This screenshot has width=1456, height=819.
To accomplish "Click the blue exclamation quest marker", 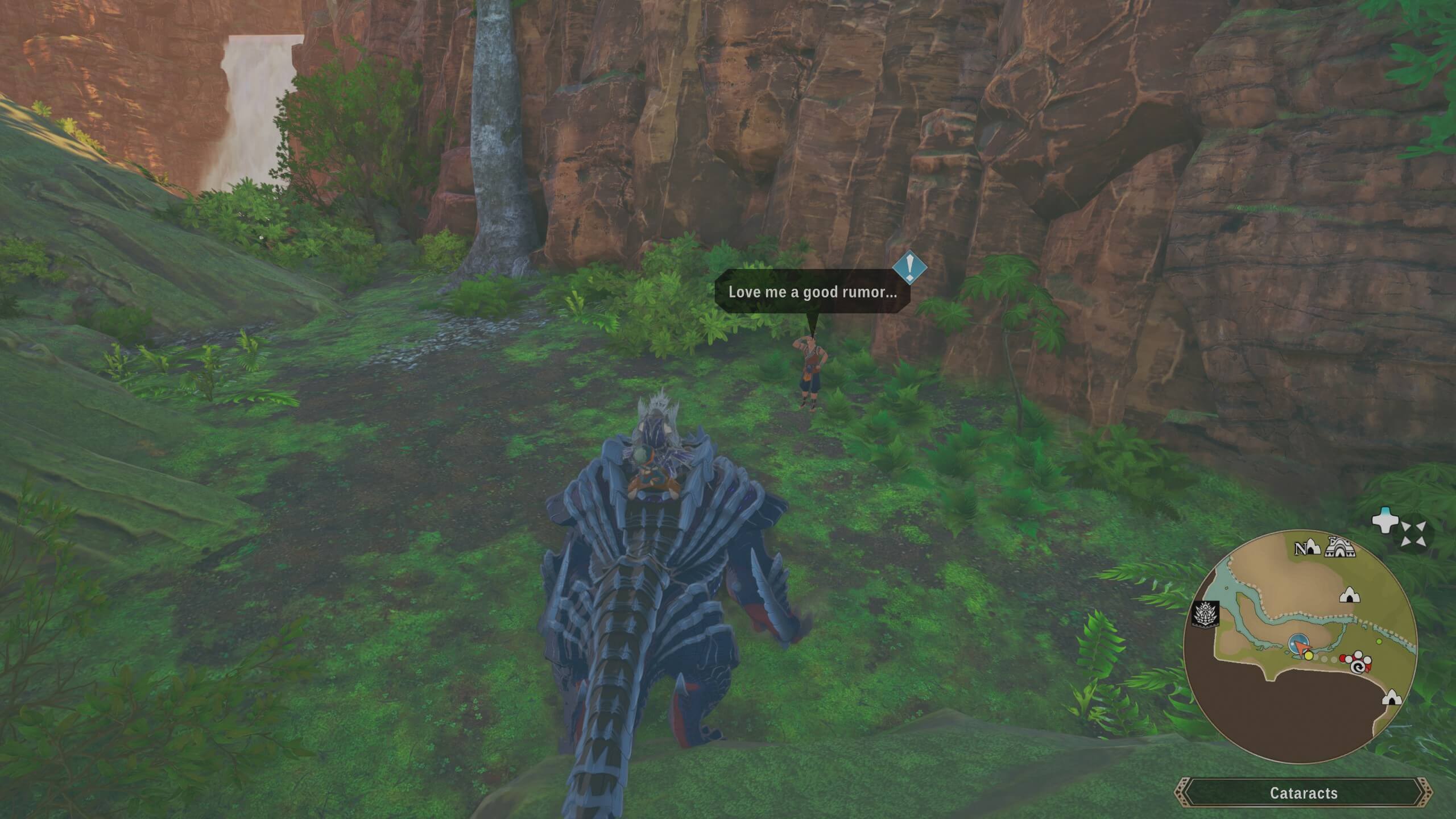I will (x=909, y=266).
